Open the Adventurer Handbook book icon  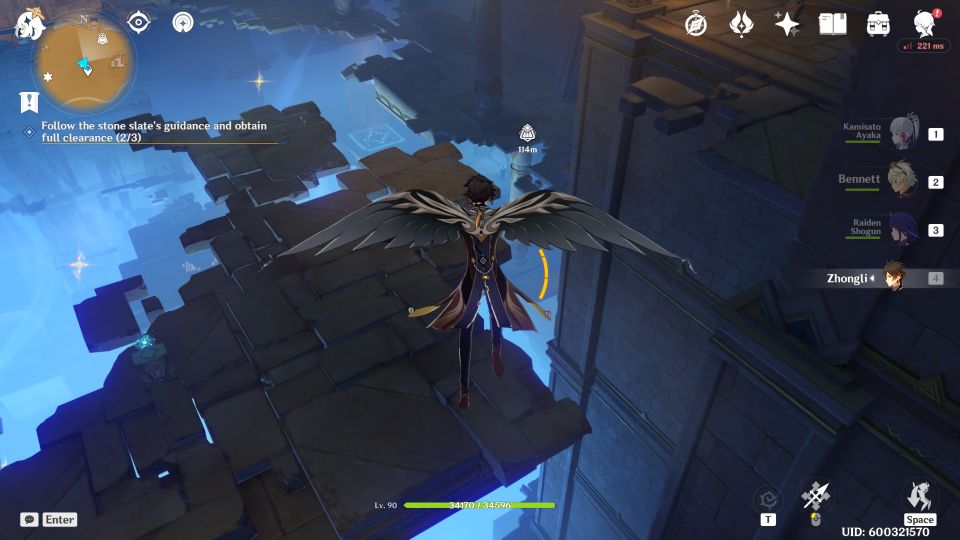click(x=832, y=24)
